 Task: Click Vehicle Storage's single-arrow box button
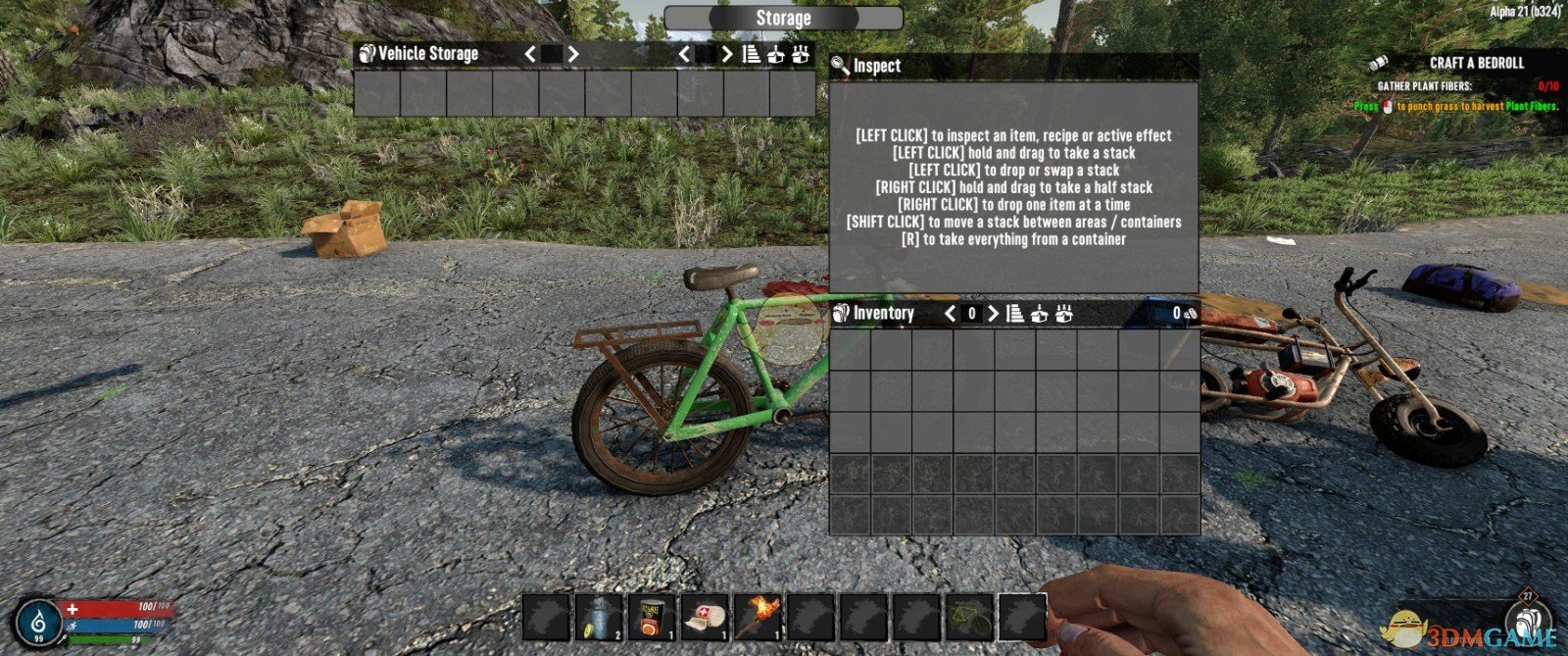776,54
